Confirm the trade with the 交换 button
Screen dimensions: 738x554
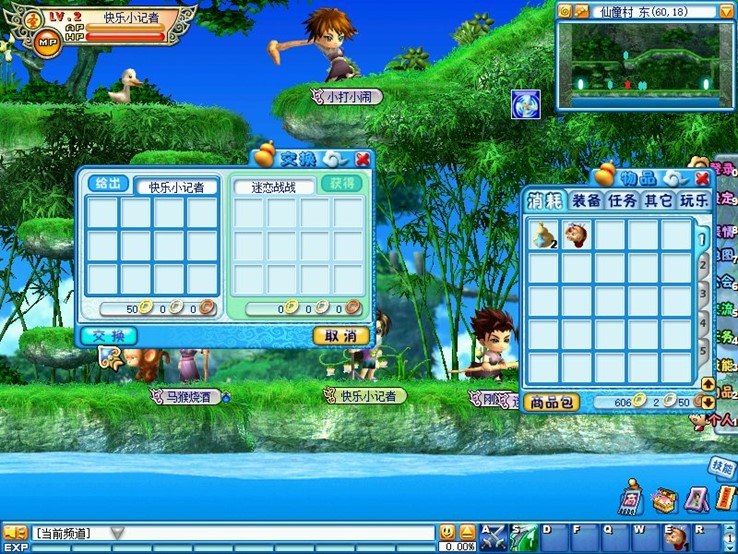coord(109,336)
